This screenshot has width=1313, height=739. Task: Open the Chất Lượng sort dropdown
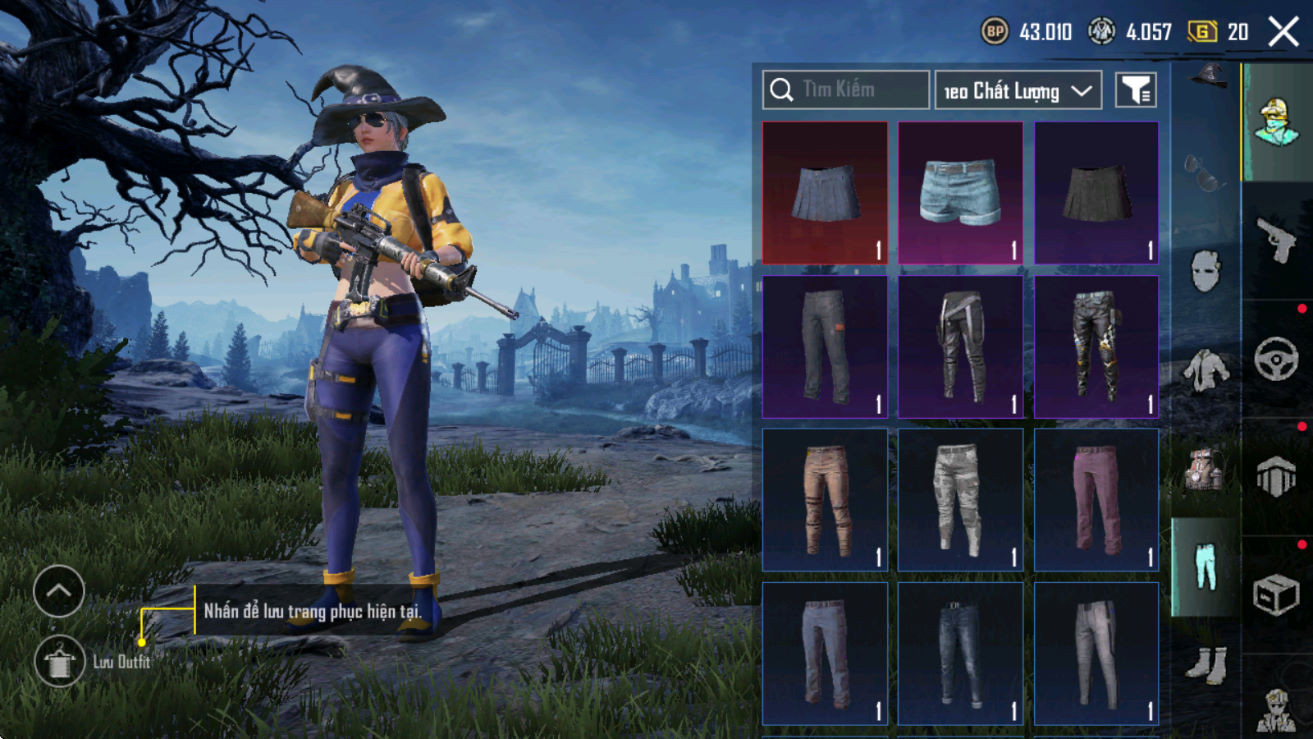(1018, 91)
